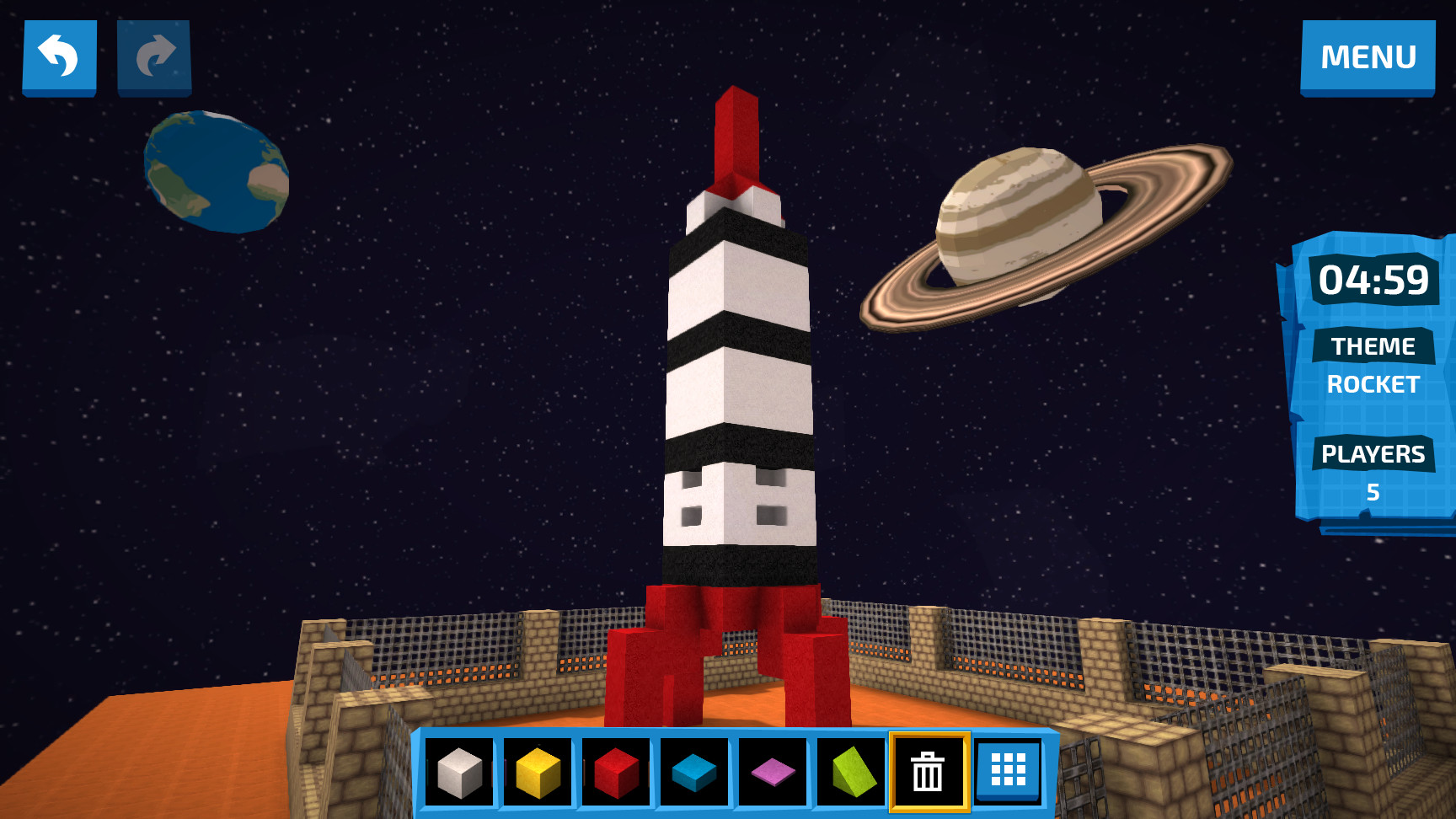The width and height of the screenshot is (1456, 819).
Task: Select the yellow block in the hotbar
Action: 537,771
